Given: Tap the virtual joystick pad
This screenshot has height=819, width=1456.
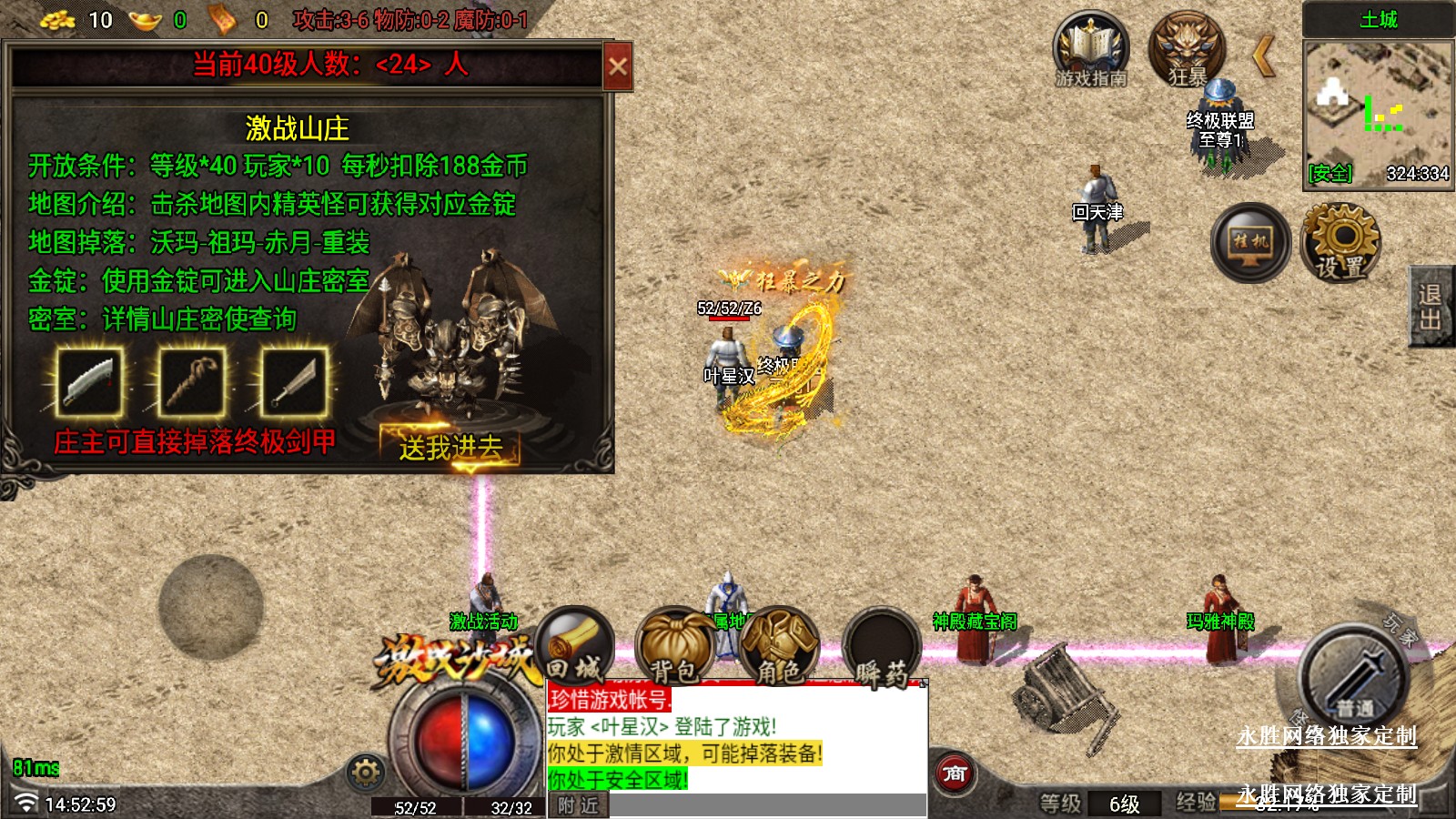Looking at the screenshot, I should pos(211,607).
